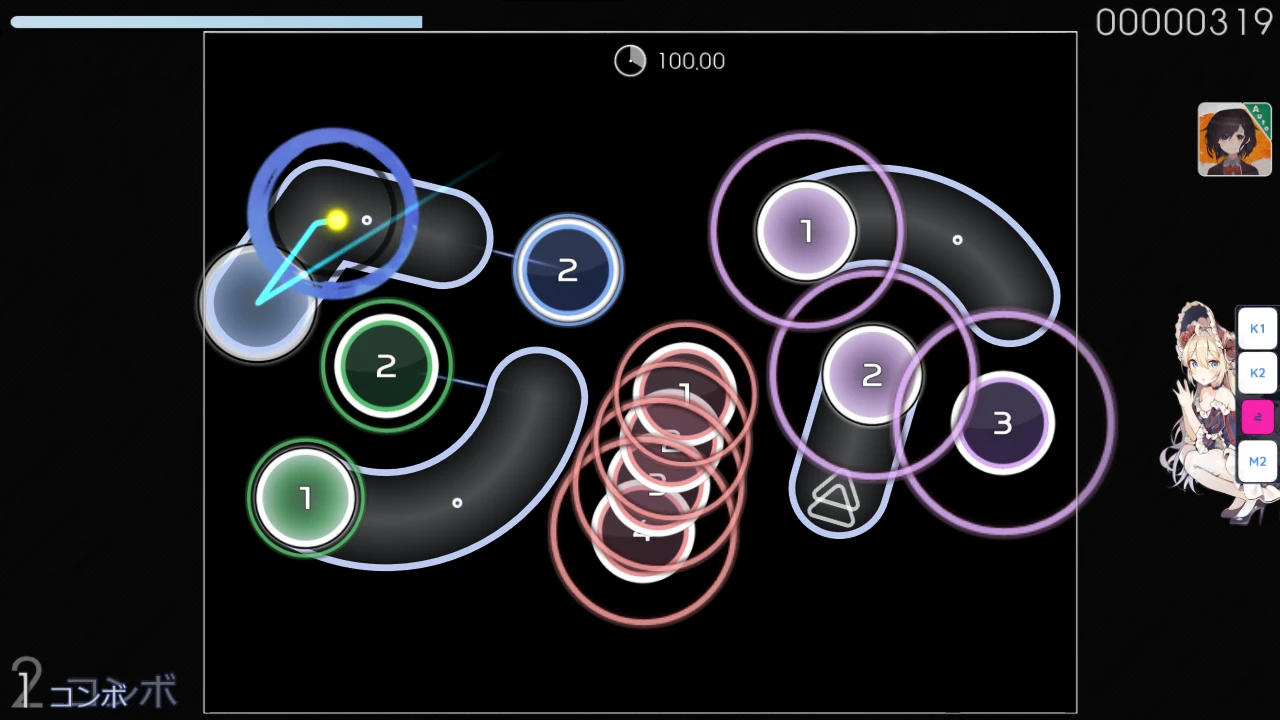
Task: Select the purple hit circle numbered 2
Action: coord(871,374)
